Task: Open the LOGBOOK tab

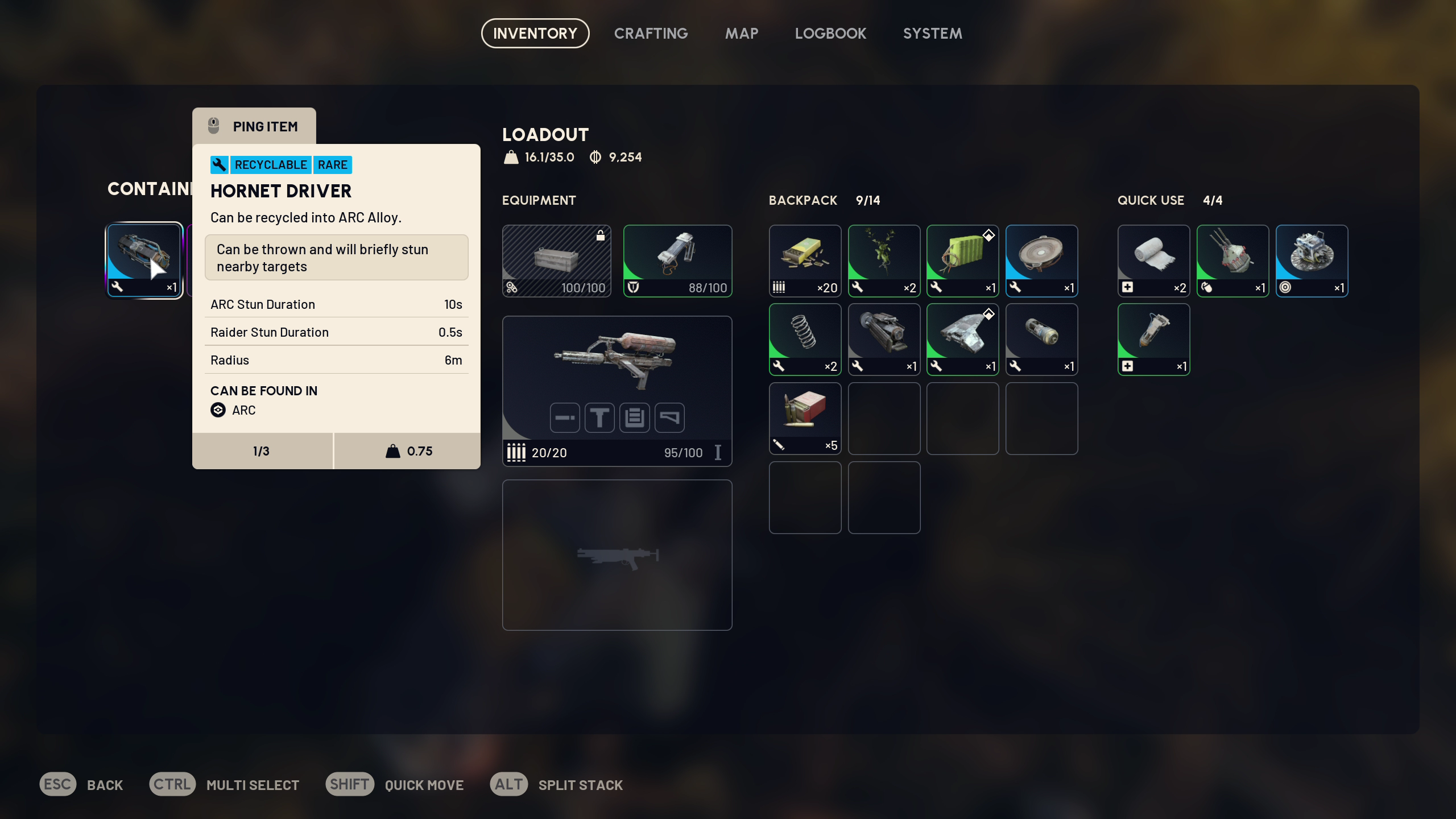Action: coord(830,33)
